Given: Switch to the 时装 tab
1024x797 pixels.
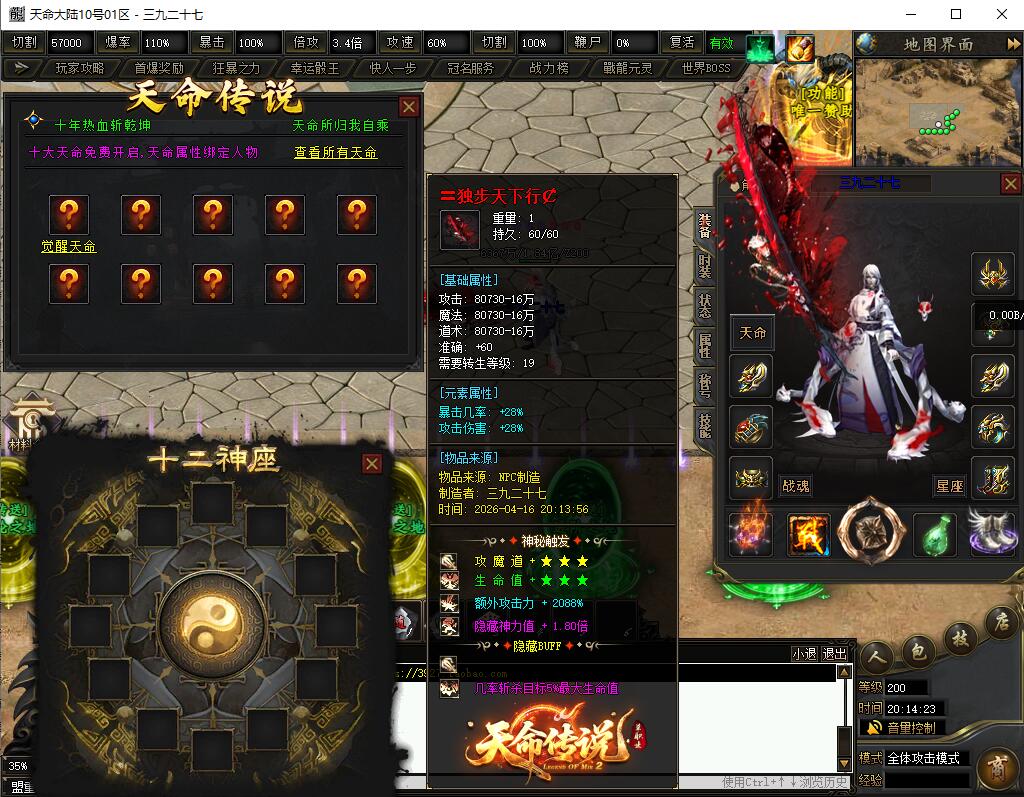Looking at the screenshot, I should [705, 265].
